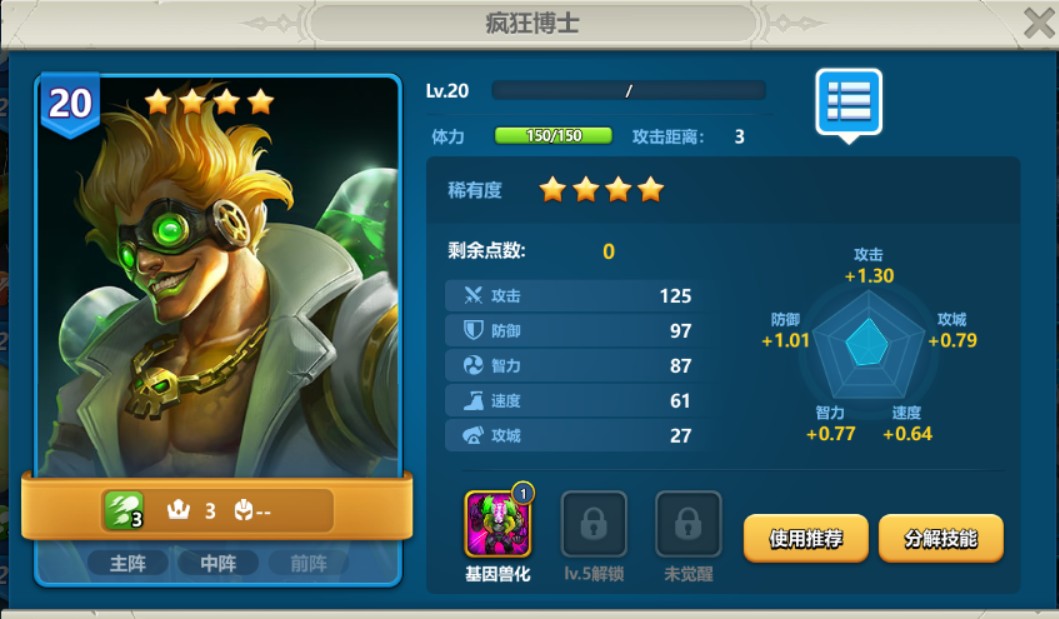Choose the 主阵 formation position
1059x619 pixels.
[x=127, y=564]
